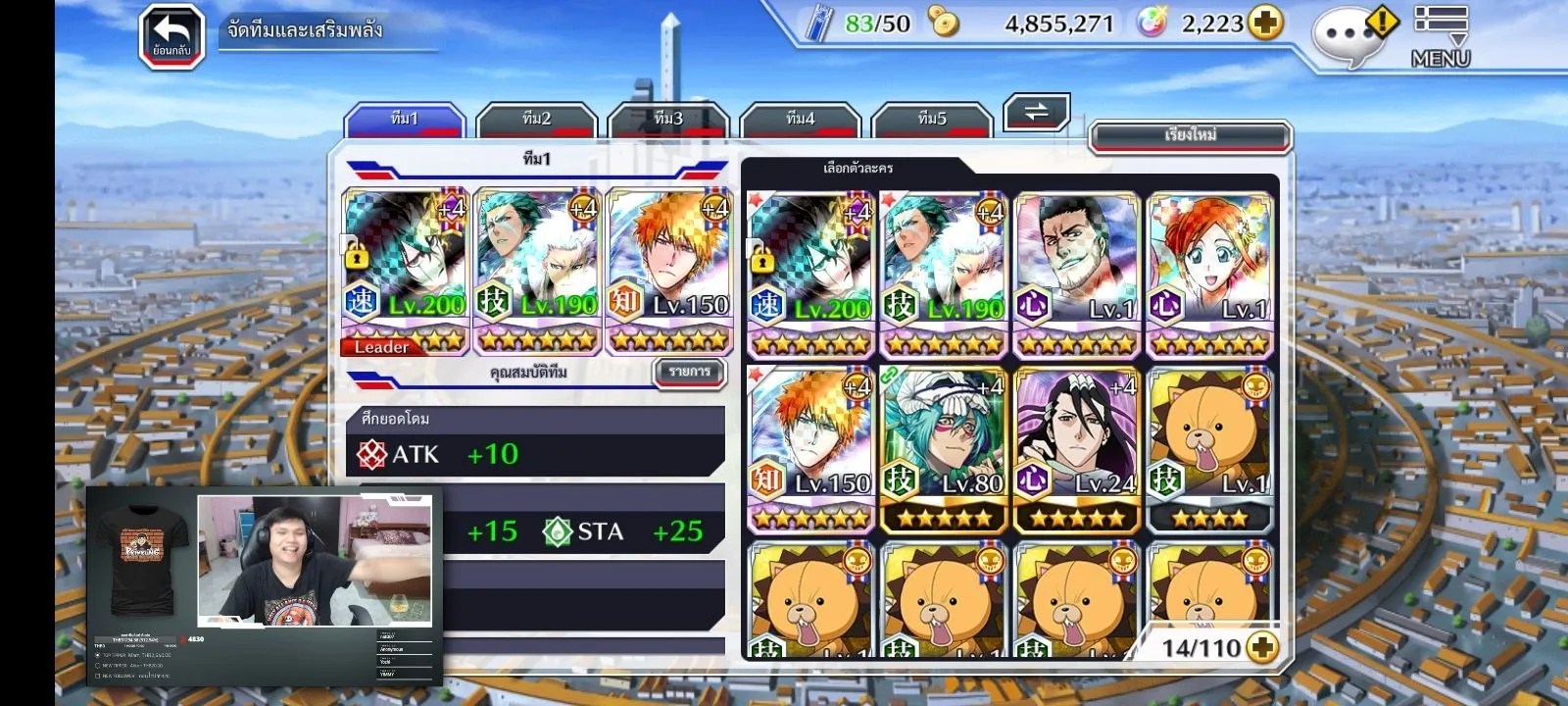Select the ทีม1 tab
Viewport: 1568px width, 706px height.
click(404, 120)
